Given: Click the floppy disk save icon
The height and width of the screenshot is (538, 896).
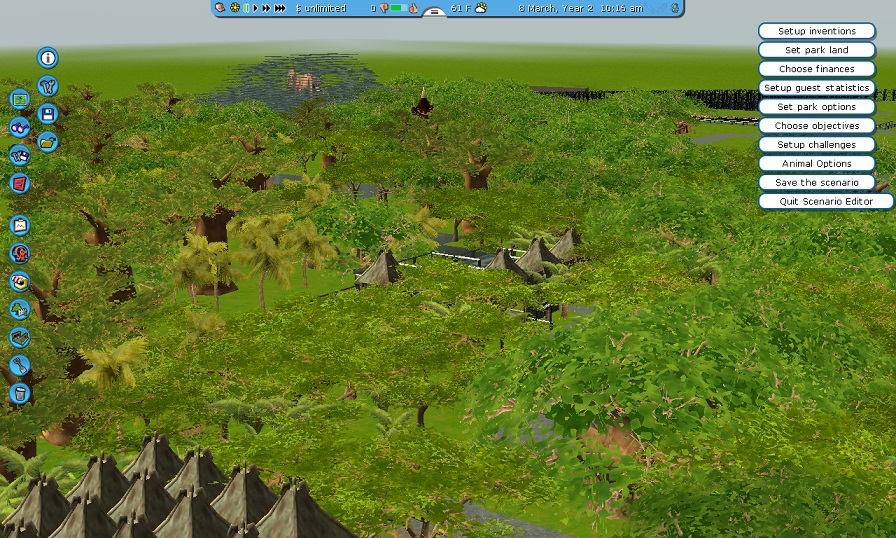Looking at the screenshot, I should (x=47, y=114).
